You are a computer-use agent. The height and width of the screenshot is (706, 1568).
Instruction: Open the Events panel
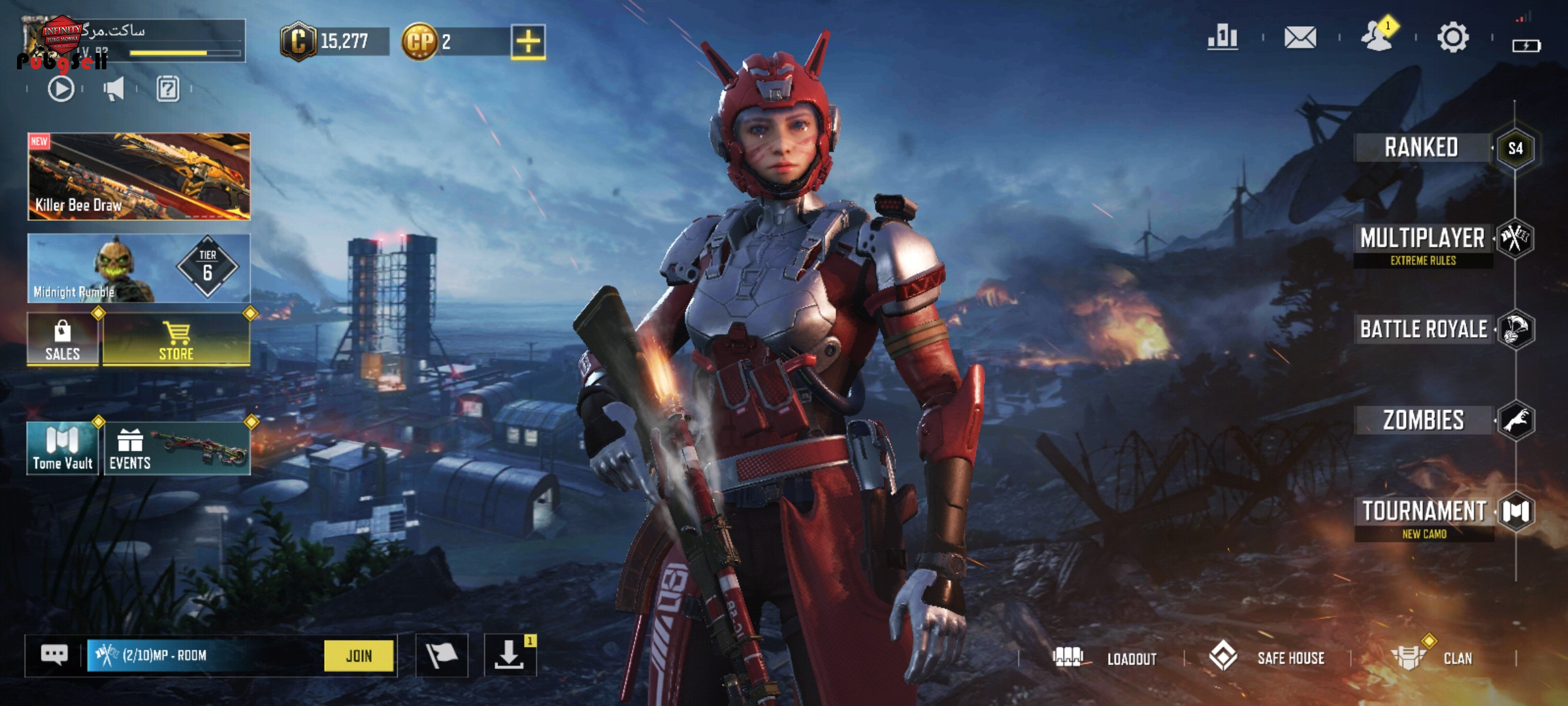pos(176,448)
